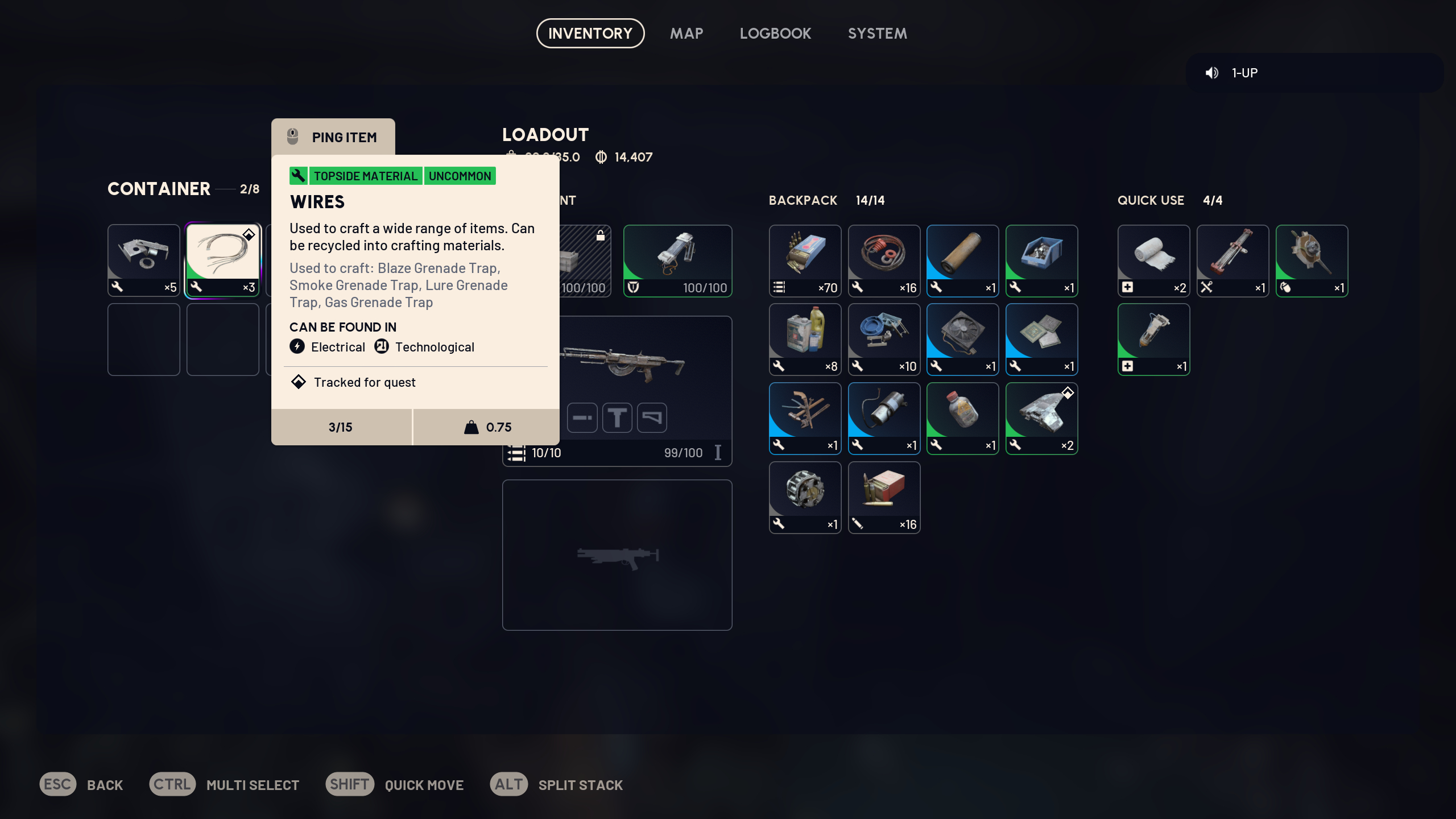Toggle quest tracking on the Wires item

click(x=249, y=234)
